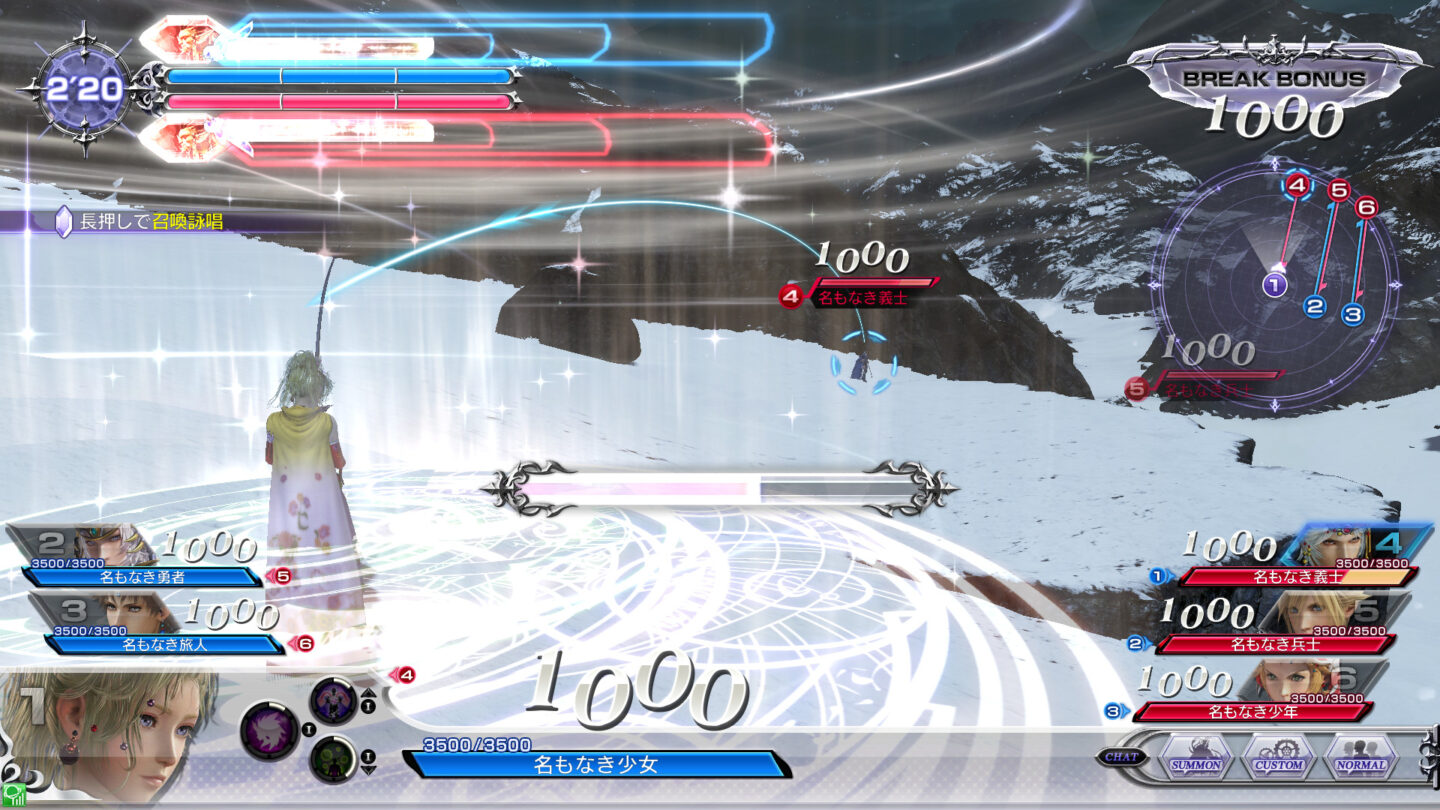Click the purple spiky-hair EX skill icon
Viewport: 1440px width, 810px height.
(x=268, y=730)
